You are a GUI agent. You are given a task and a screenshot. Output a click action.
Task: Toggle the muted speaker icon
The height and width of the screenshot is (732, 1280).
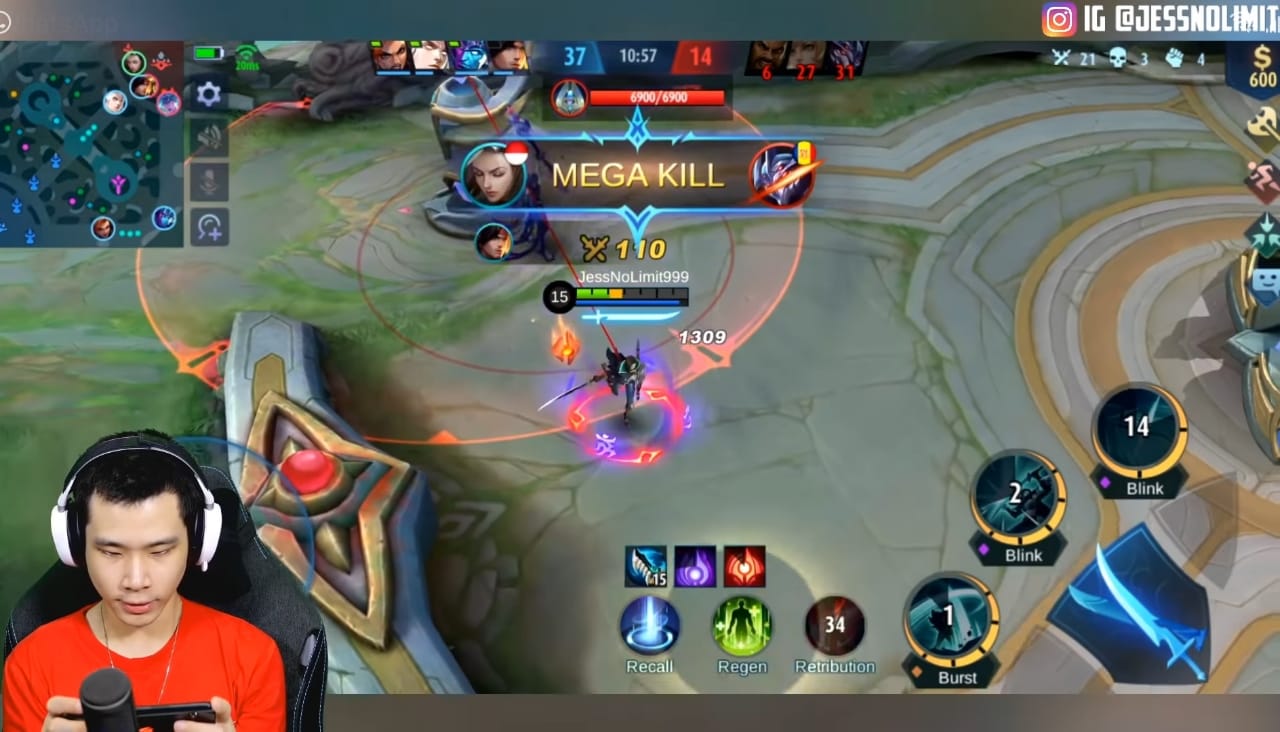(x=208, y=138)
